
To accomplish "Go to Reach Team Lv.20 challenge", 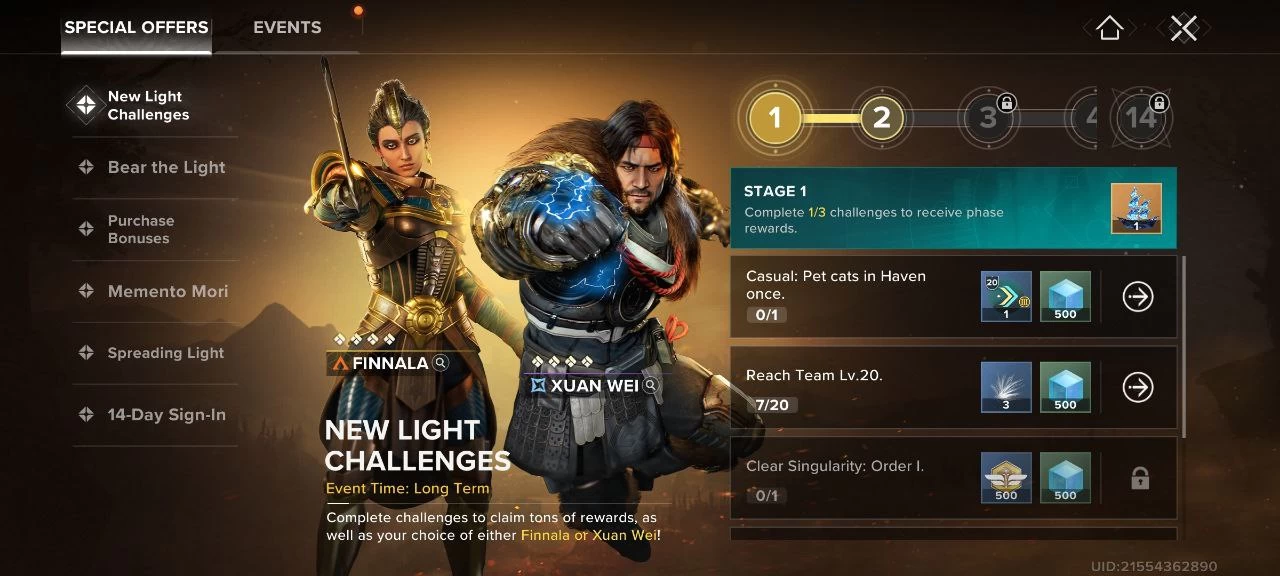I will click(x=1138, y=387).
